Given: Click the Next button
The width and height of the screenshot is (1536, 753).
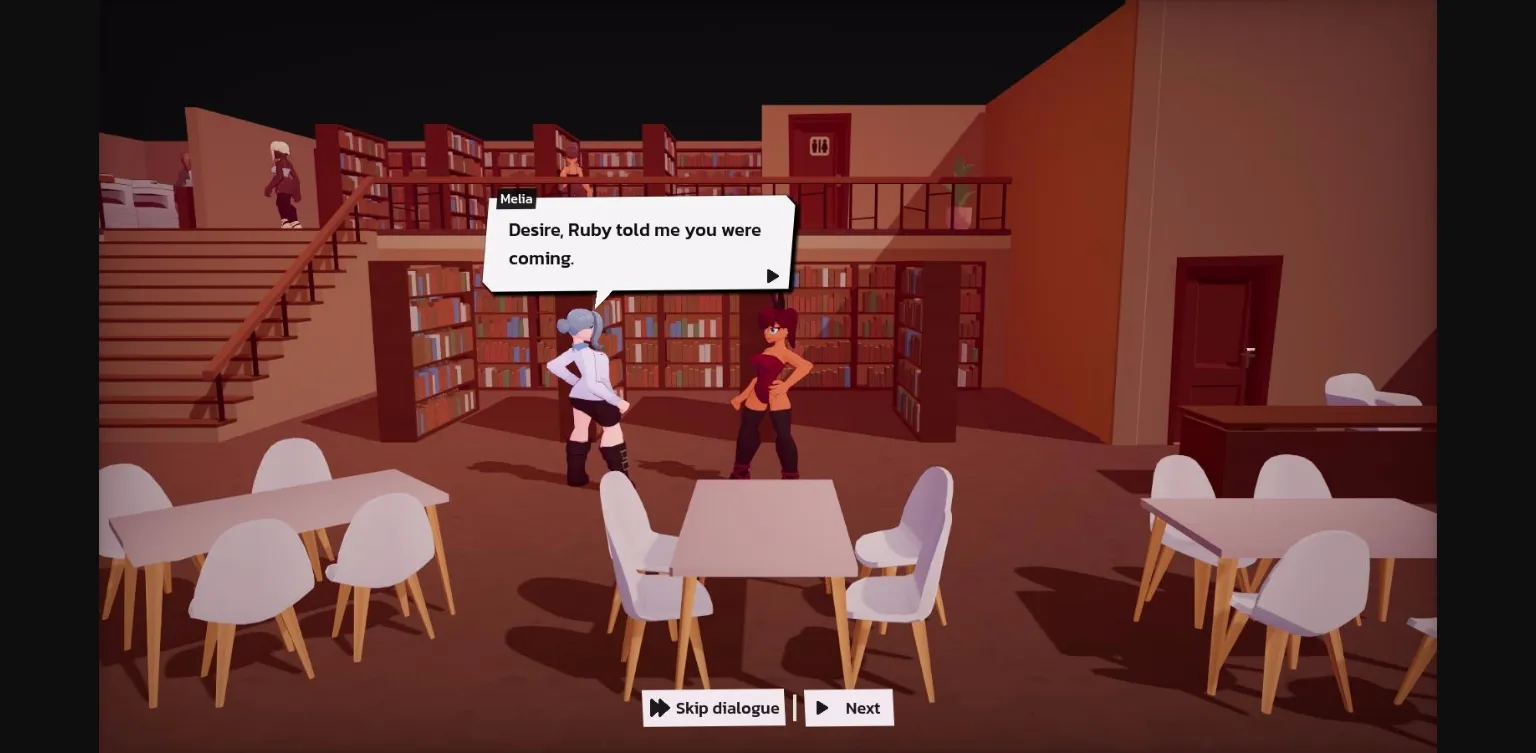Looking at the screenshot, I should click(x=849, y=708).
